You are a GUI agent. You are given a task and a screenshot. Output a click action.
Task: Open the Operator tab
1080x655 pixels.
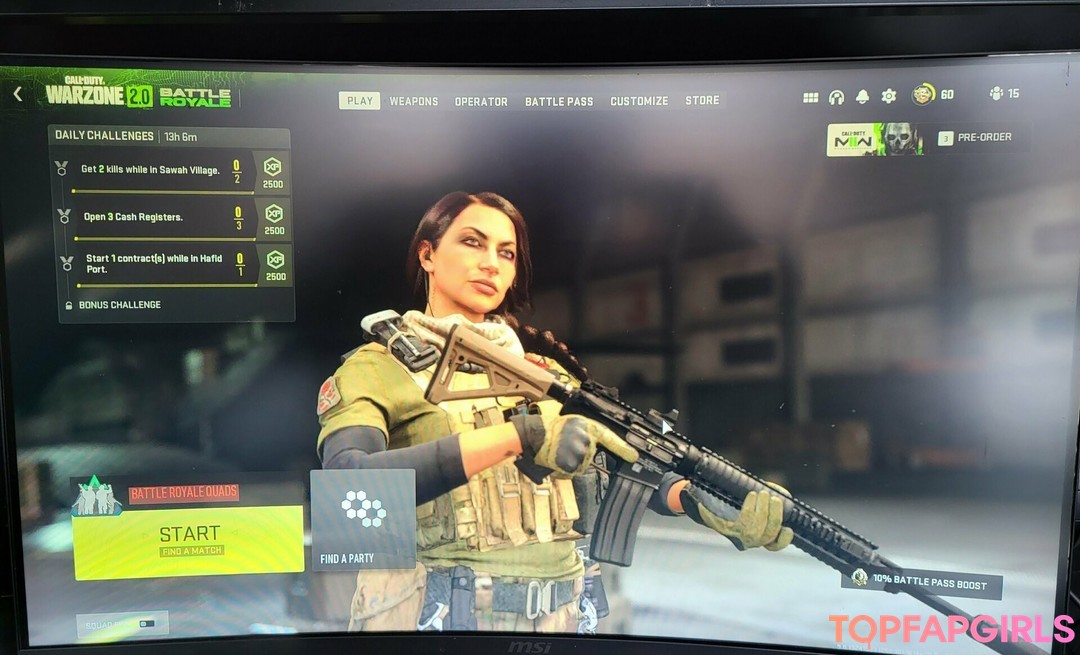click(481, 101)
